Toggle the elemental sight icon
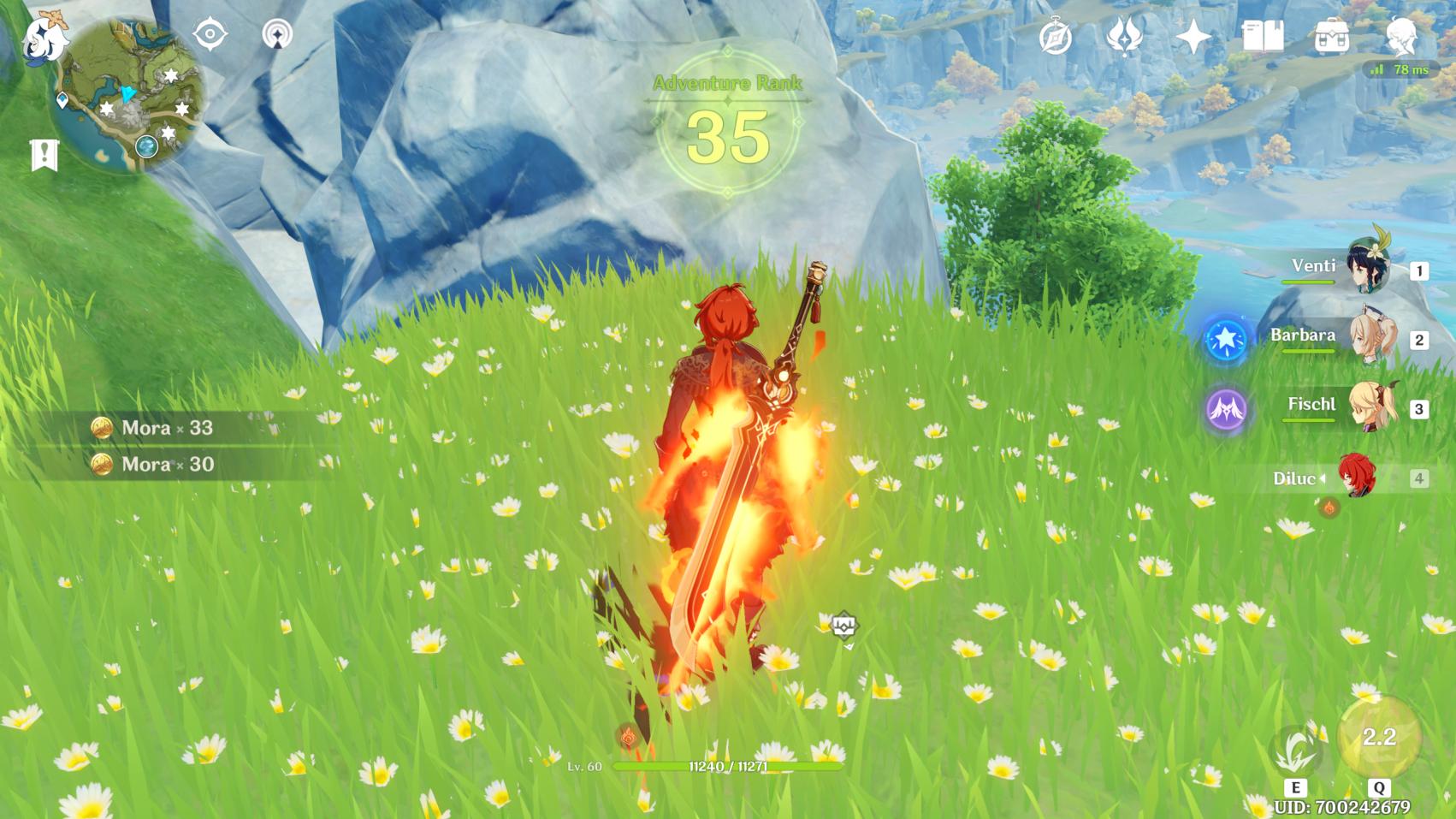The image size is (1456, 819). (210, 34)
